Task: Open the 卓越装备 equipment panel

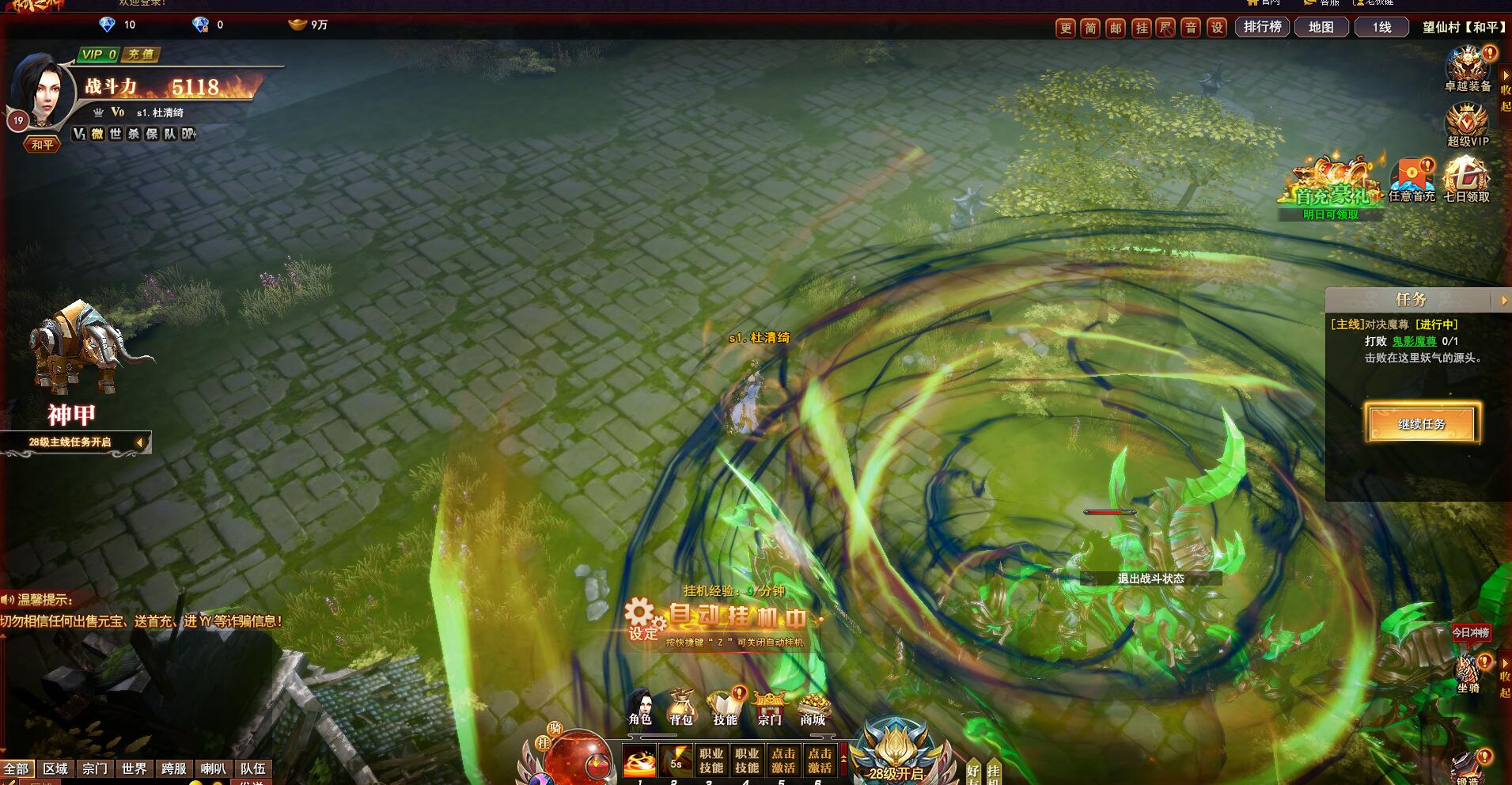Action: pyautogui.click(x=1468, y=70)
